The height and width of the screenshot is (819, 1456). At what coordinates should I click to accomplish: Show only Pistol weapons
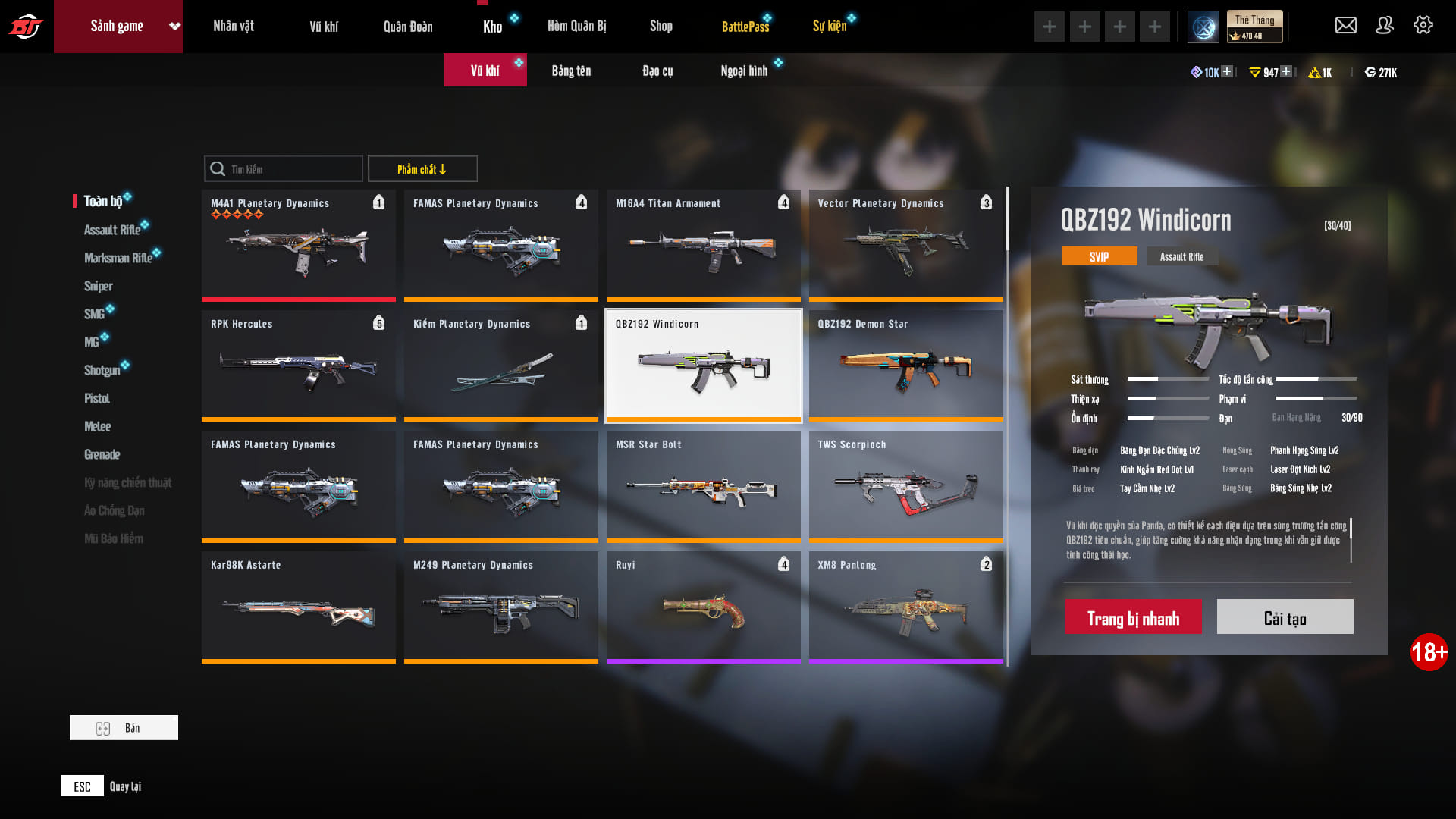(97, 398)
